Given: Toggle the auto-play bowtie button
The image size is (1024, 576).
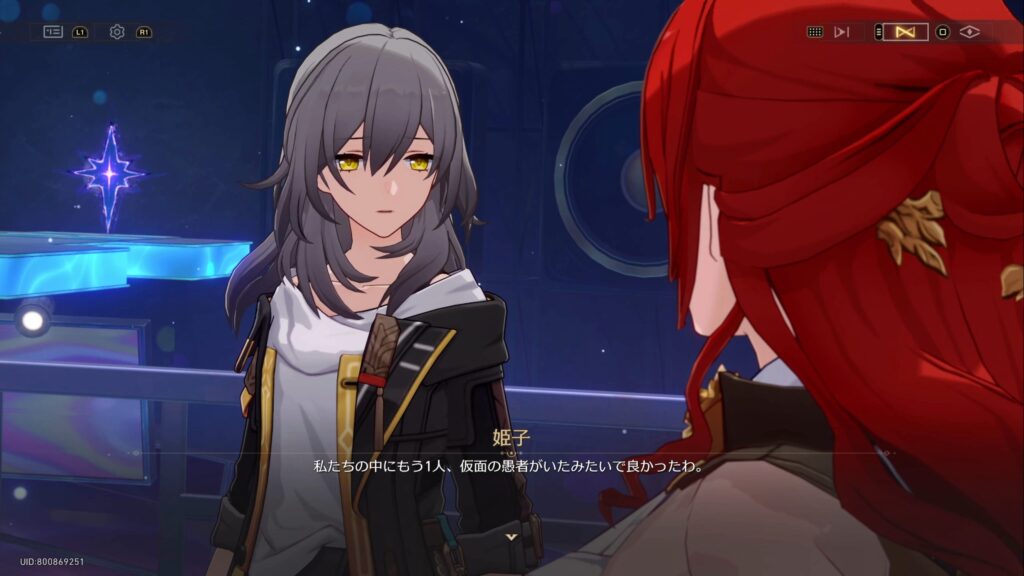Looking at the screenshot, I should (906, 32).
